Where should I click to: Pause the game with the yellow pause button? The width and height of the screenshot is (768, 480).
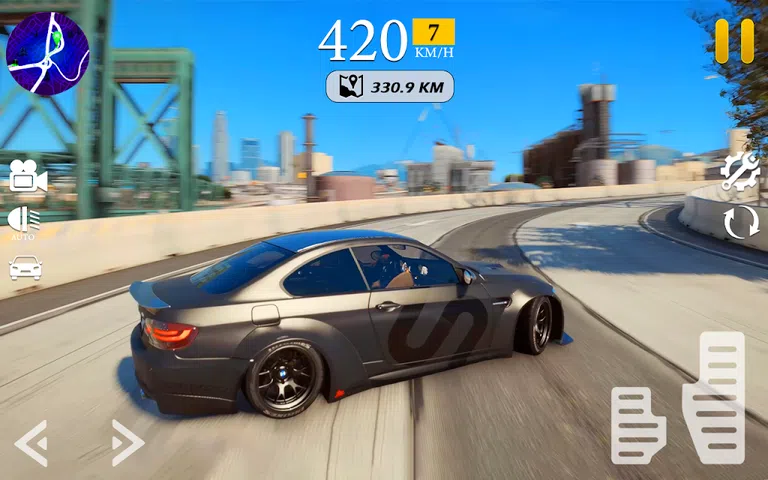[734, 41]
